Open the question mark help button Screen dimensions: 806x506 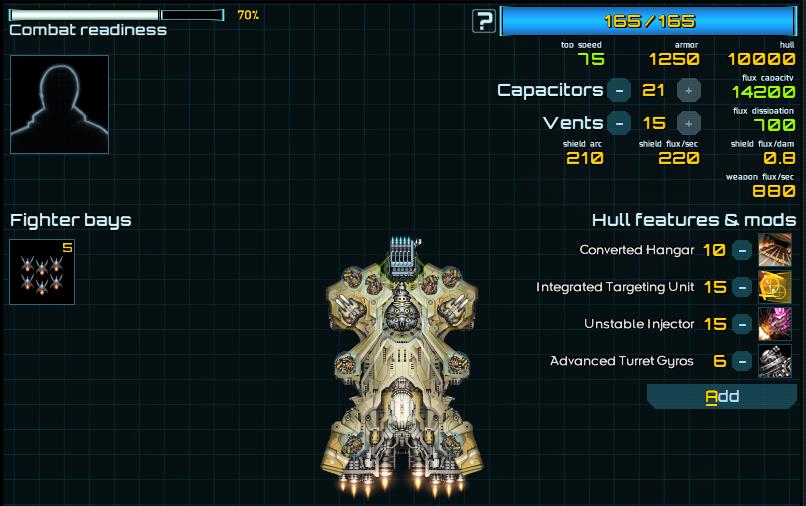pyautogui.click(x=484, y=21)
